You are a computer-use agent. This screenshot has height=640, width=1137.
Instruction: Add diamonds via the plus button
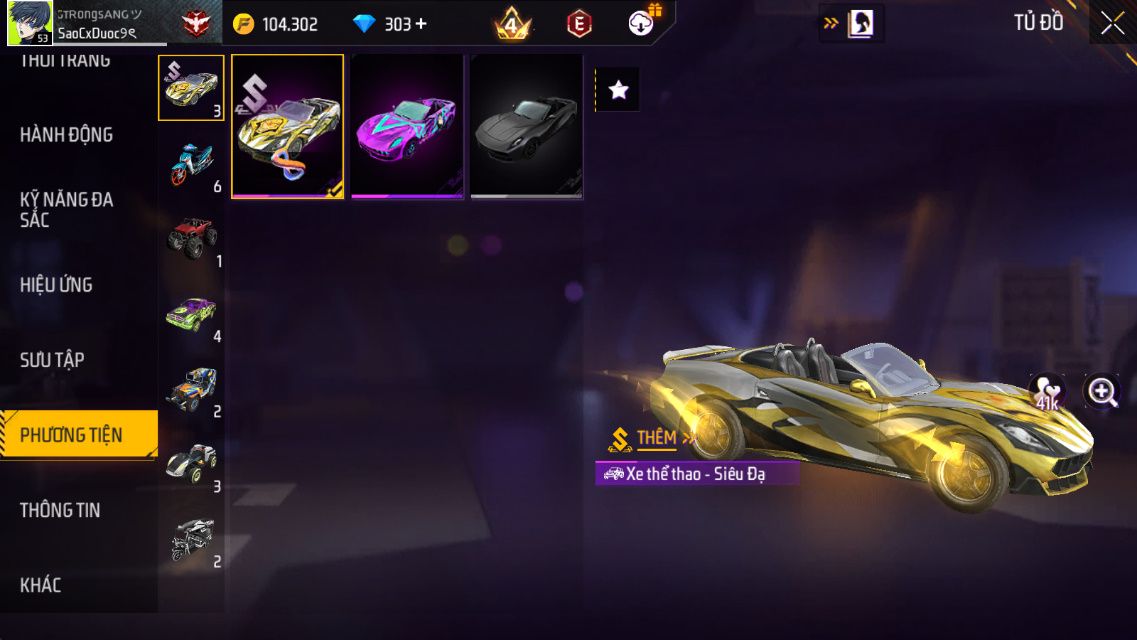(421, 24)
